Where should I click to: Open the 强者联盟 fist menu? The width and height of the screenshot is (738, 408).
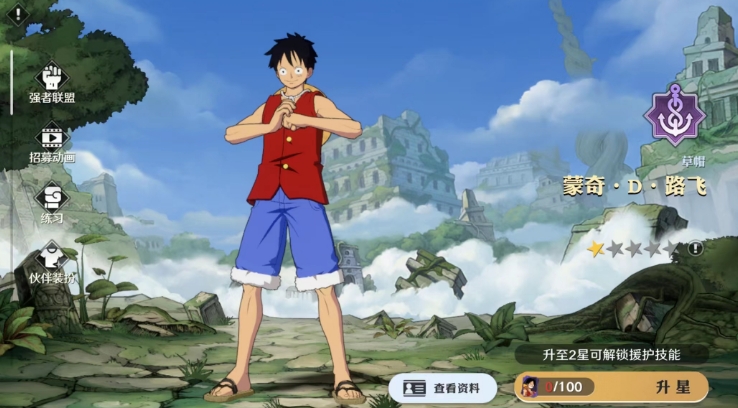click(x=52, y=79)
